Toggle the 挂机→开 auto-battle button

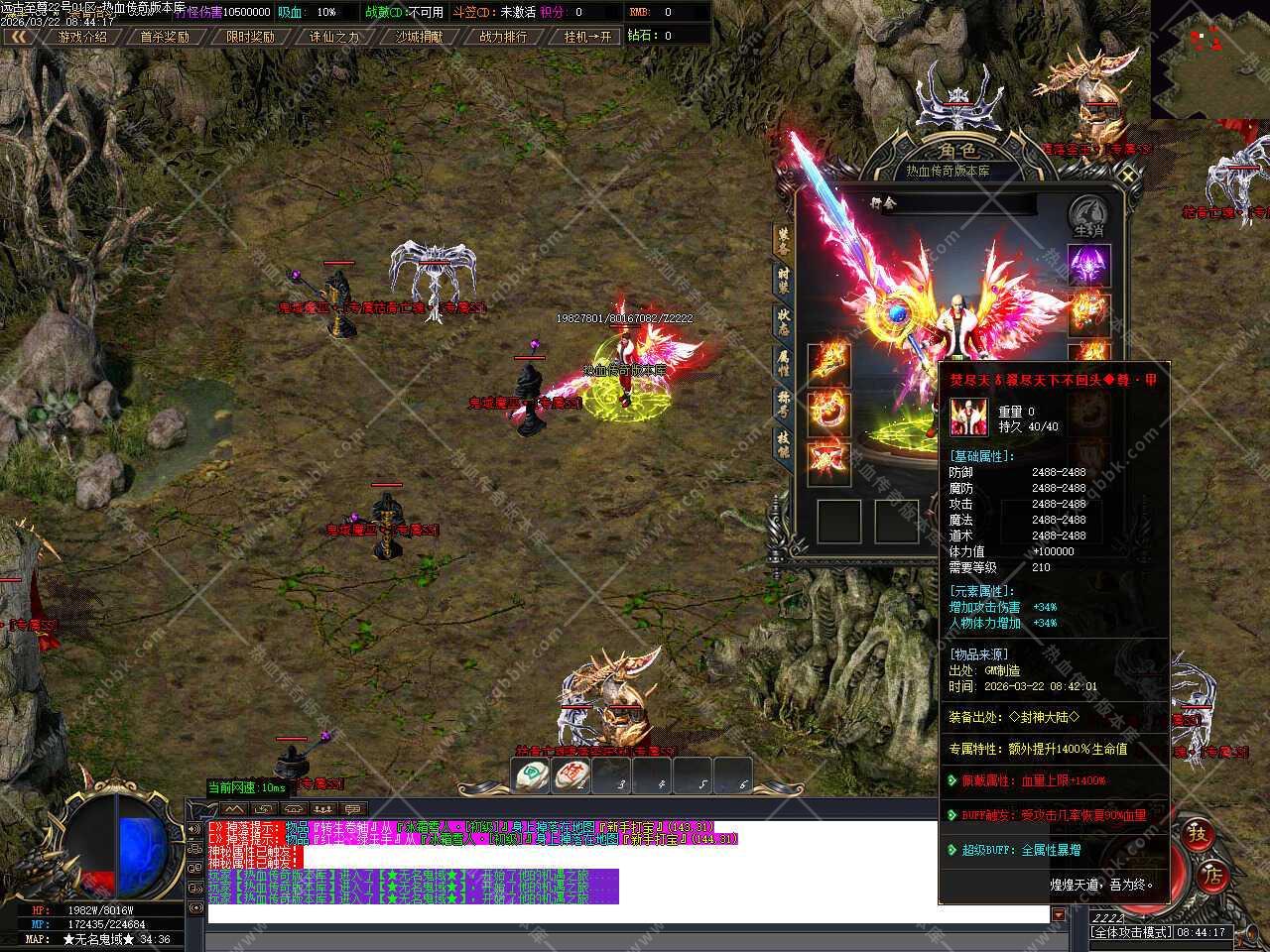point(588,37)
